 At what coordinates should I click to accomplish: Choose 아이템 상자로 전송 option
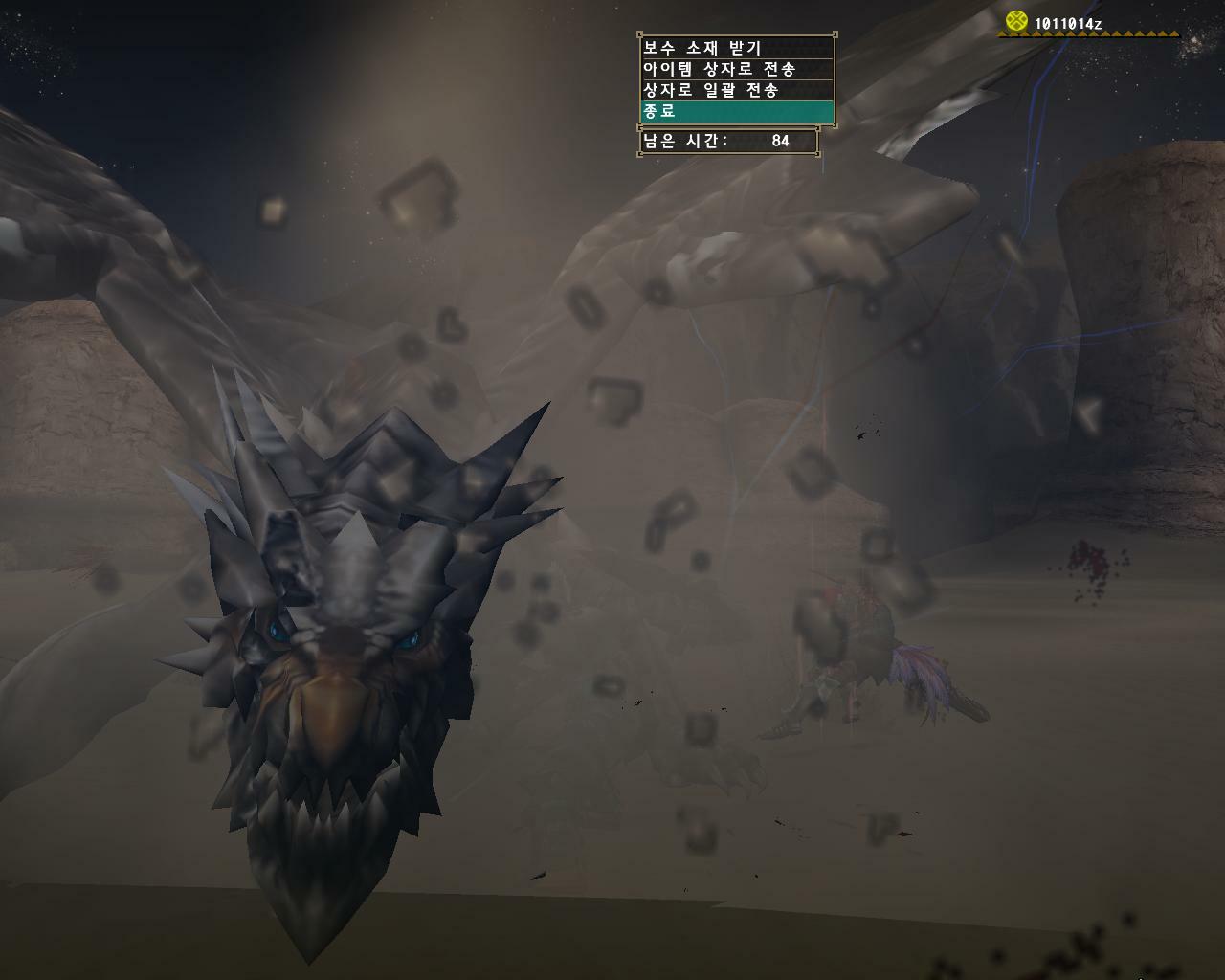tap(736, 69)
